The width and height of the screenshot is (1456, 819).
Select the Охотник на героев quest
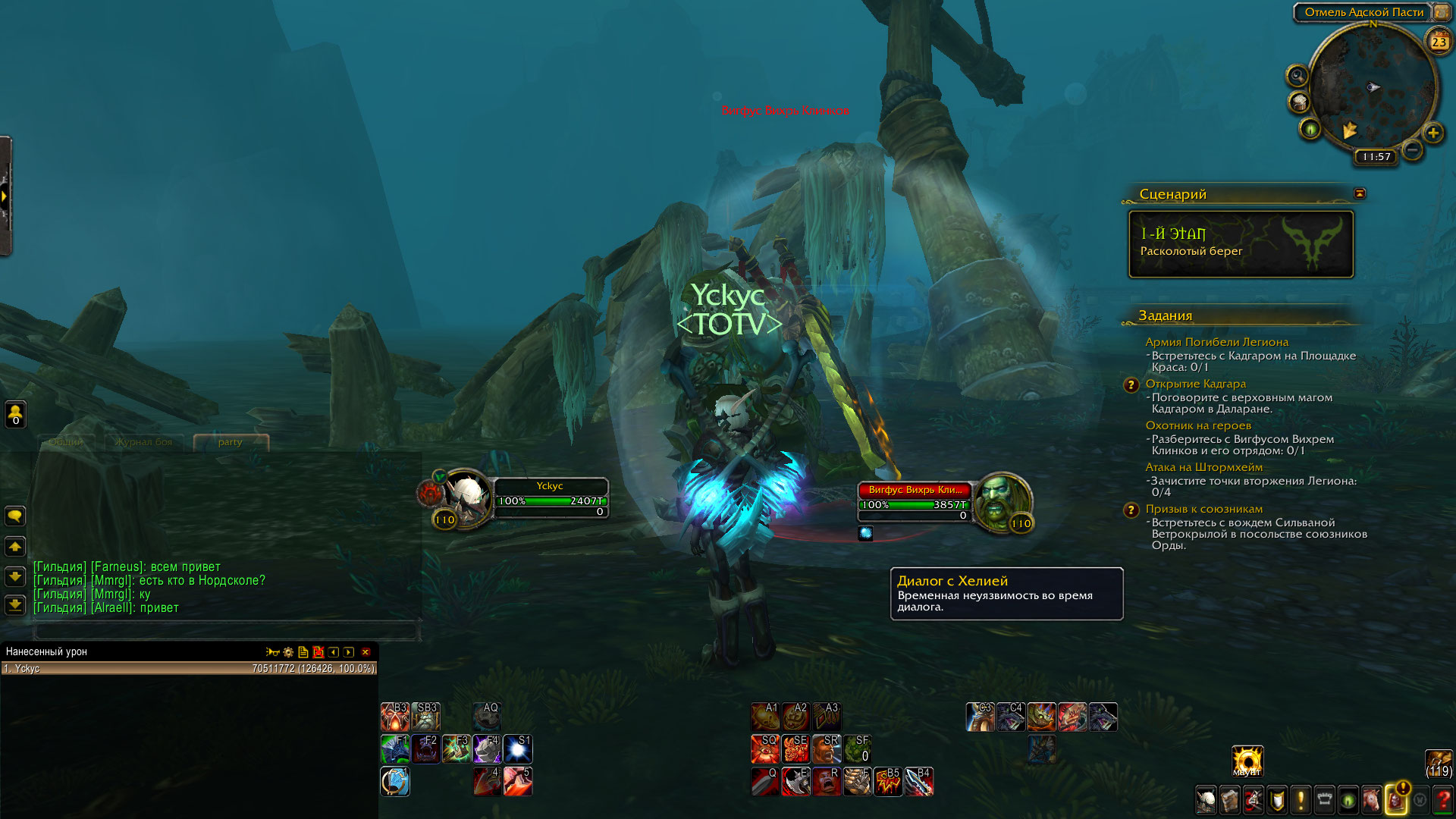pyautogui.click(x=1198, y=425)
